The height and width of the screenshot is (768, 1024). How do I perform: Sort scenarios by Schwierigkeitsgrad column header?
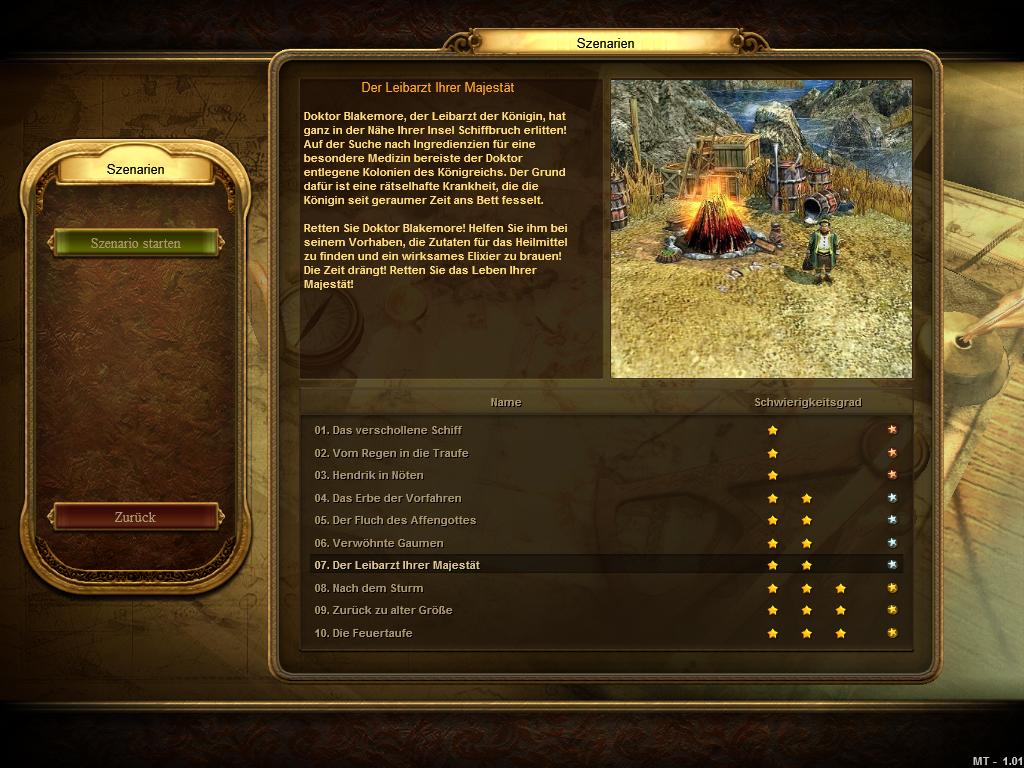[807, 402]
